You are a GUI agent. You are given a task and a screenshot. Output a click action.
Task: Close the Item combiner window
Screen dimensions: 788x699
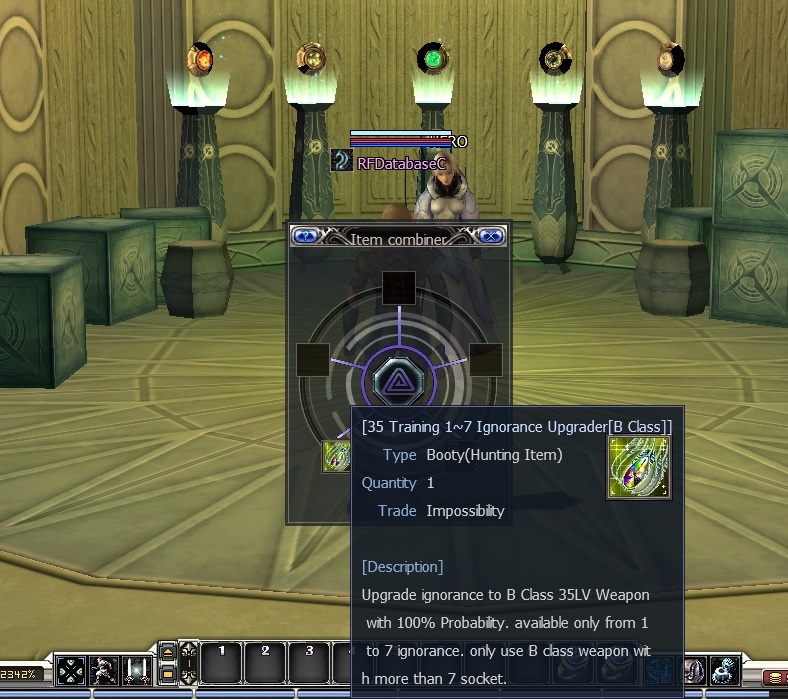coord(490,236)
